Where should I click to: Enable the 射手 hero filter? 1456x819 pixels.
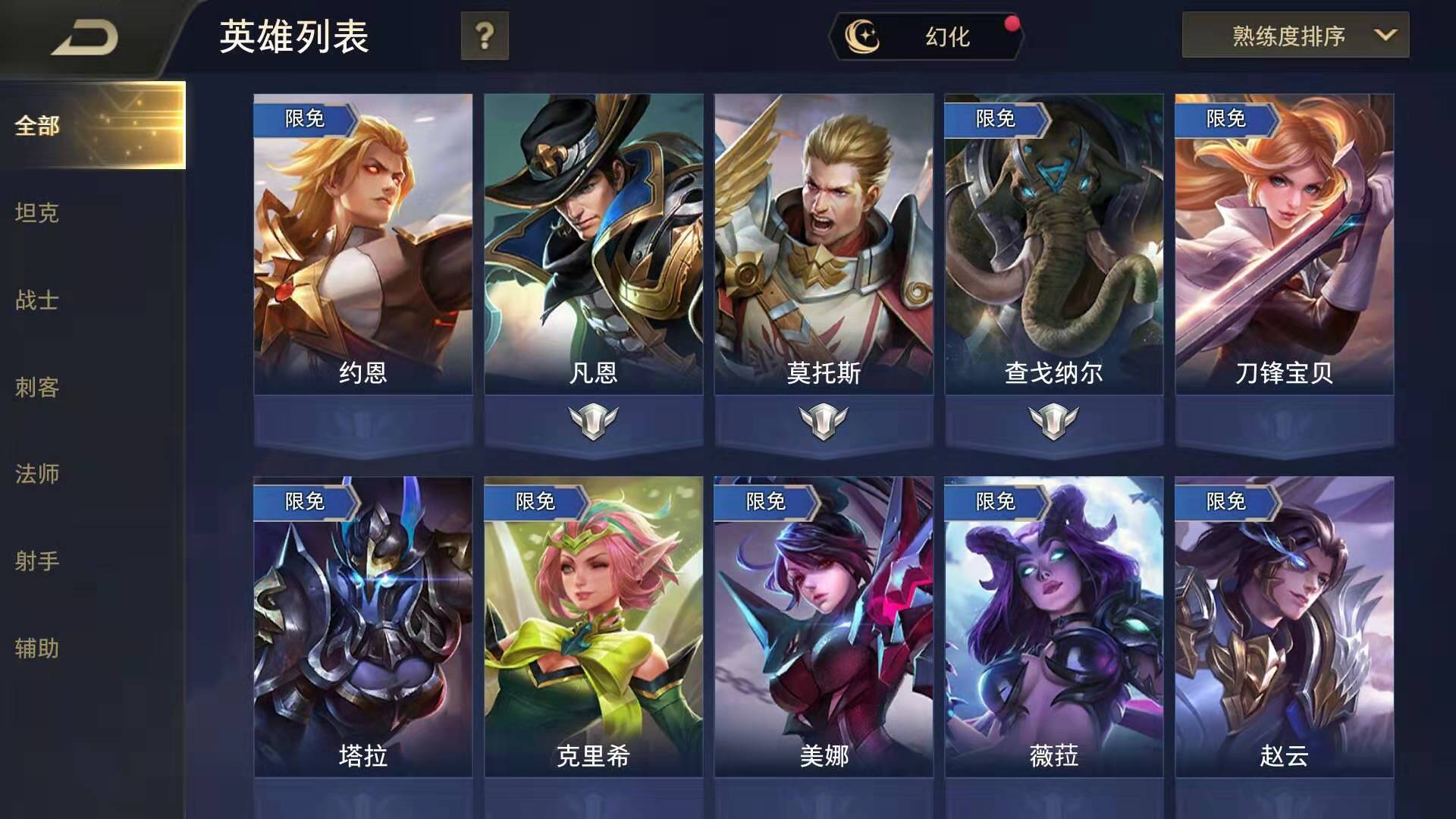(x=36, y=562)
